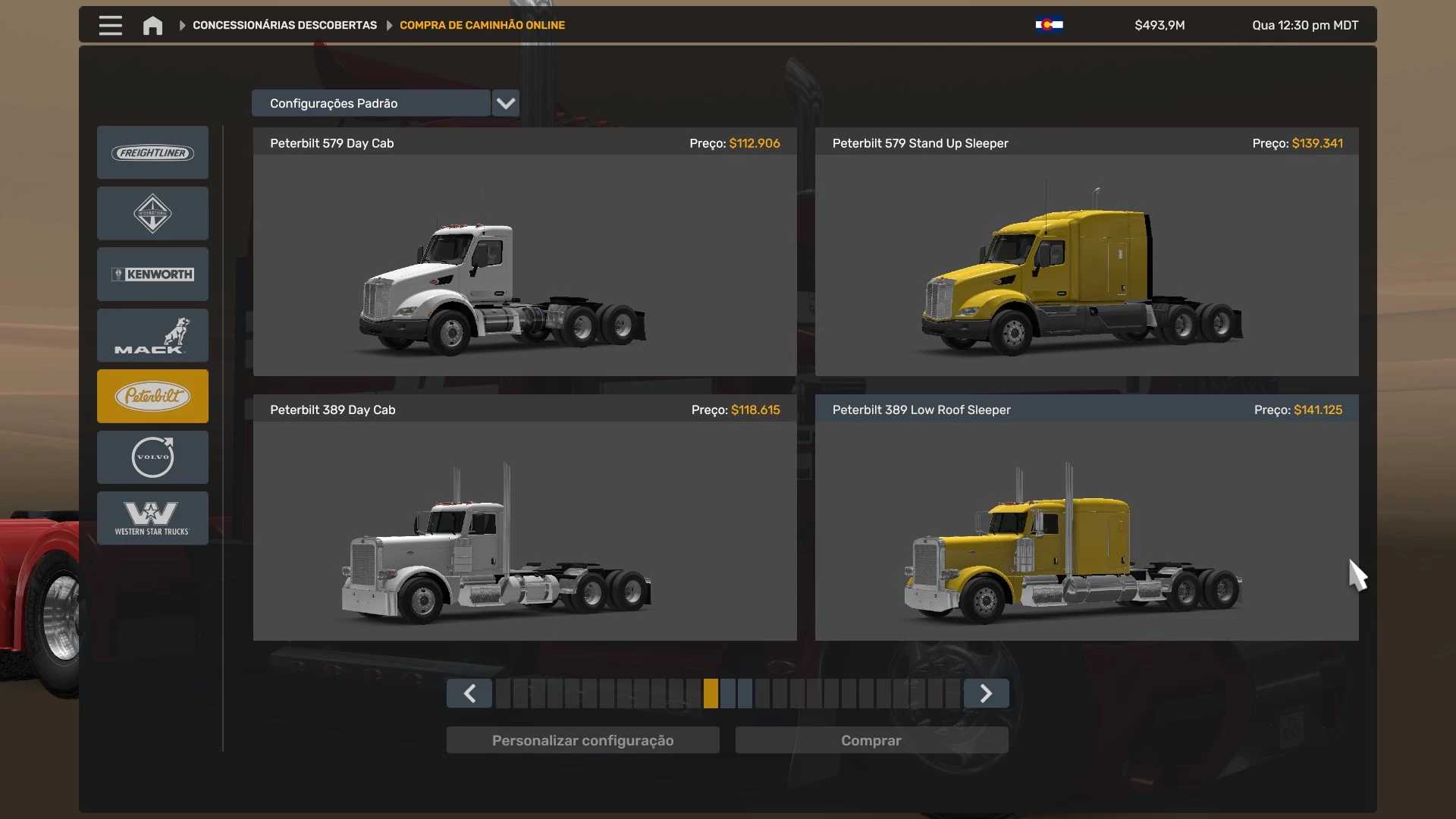The image size is (1456, 819).
Task: Click the Comprar button
Action: click(871, 740)
